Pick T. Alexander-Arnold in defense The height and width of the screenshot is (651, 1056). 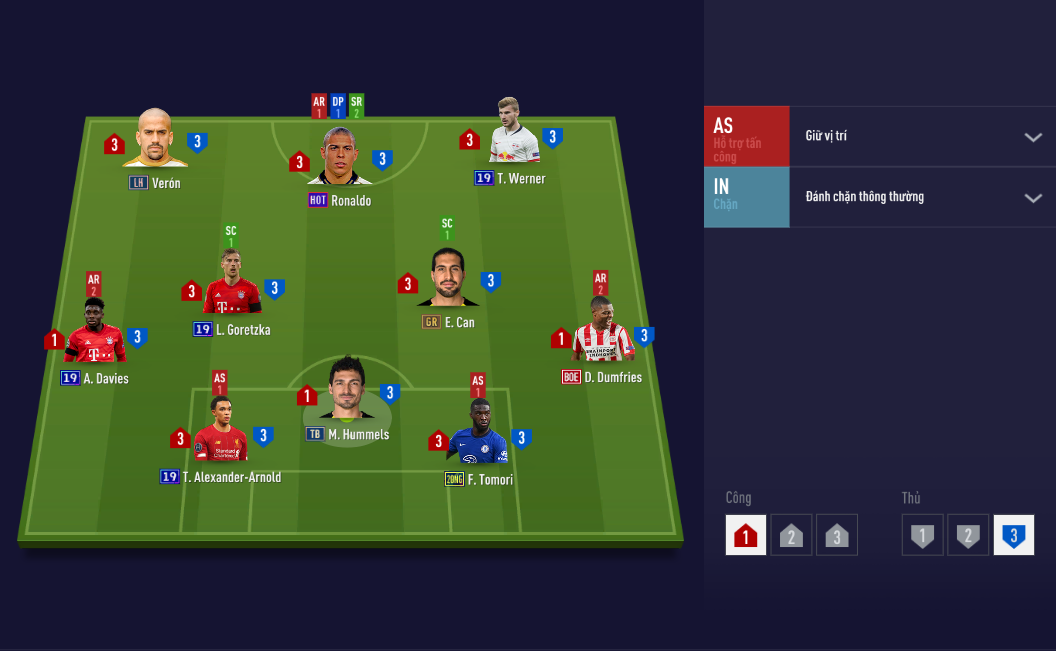click(x=221, y=433)
